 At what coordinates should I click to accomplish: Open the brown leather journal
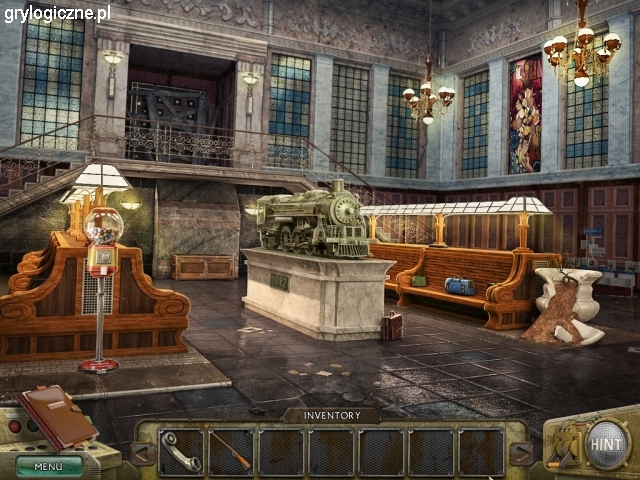coord(58,415)
